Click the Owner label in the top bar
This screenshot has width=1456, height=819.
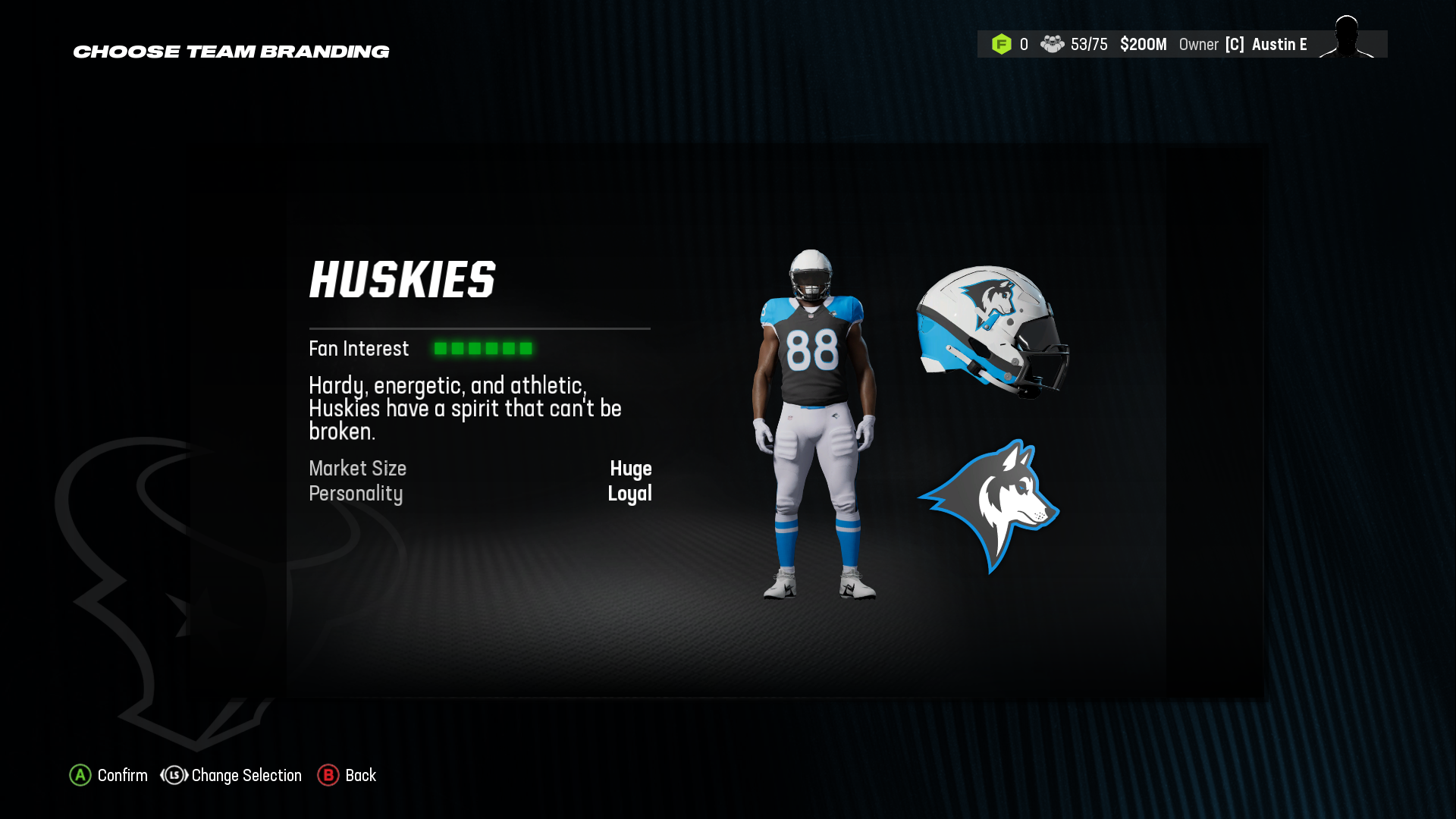click(x=1198, y=44)
